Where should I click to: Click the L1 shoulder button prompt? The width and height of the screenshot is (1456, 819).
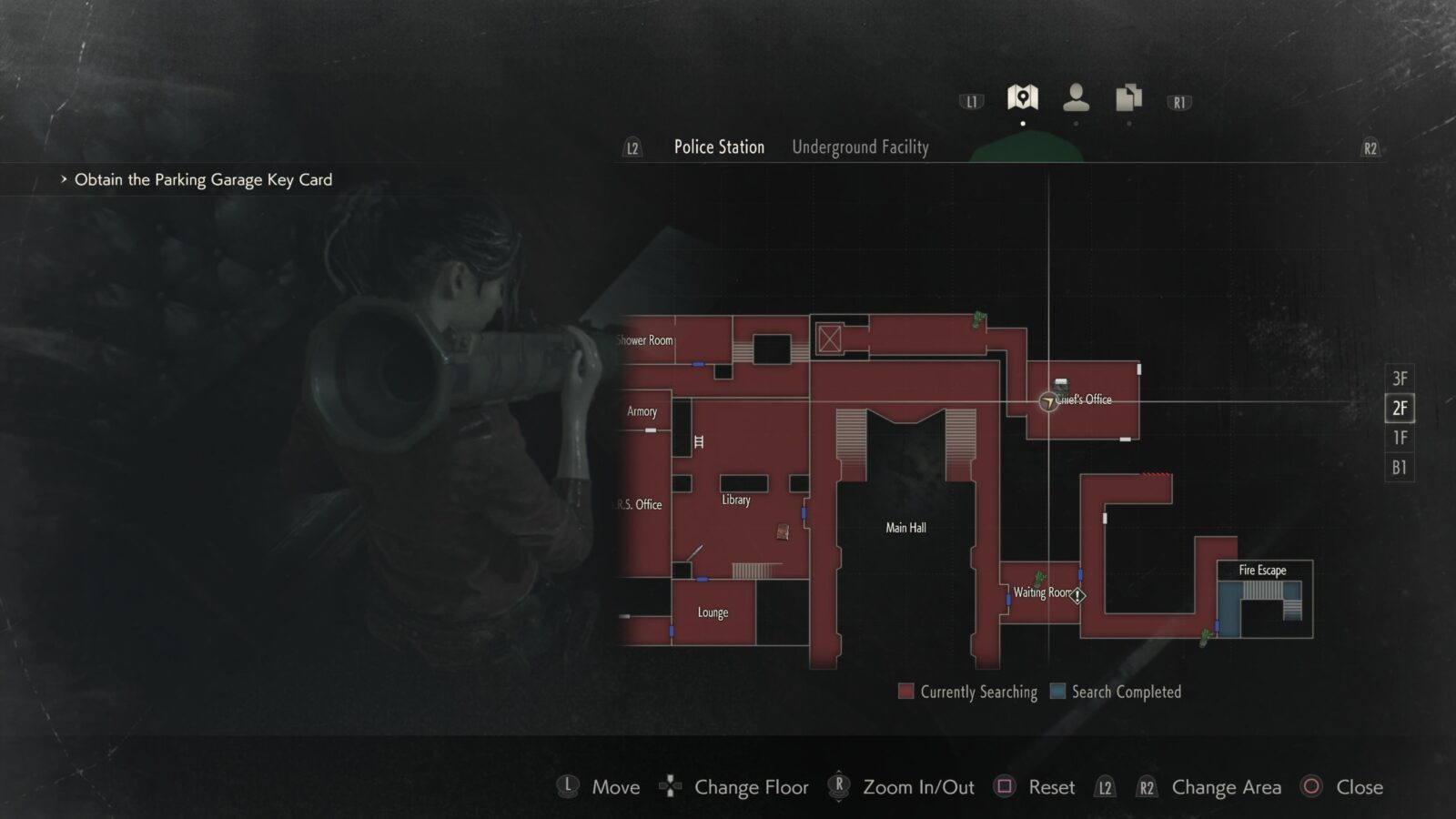coord(972,100)
